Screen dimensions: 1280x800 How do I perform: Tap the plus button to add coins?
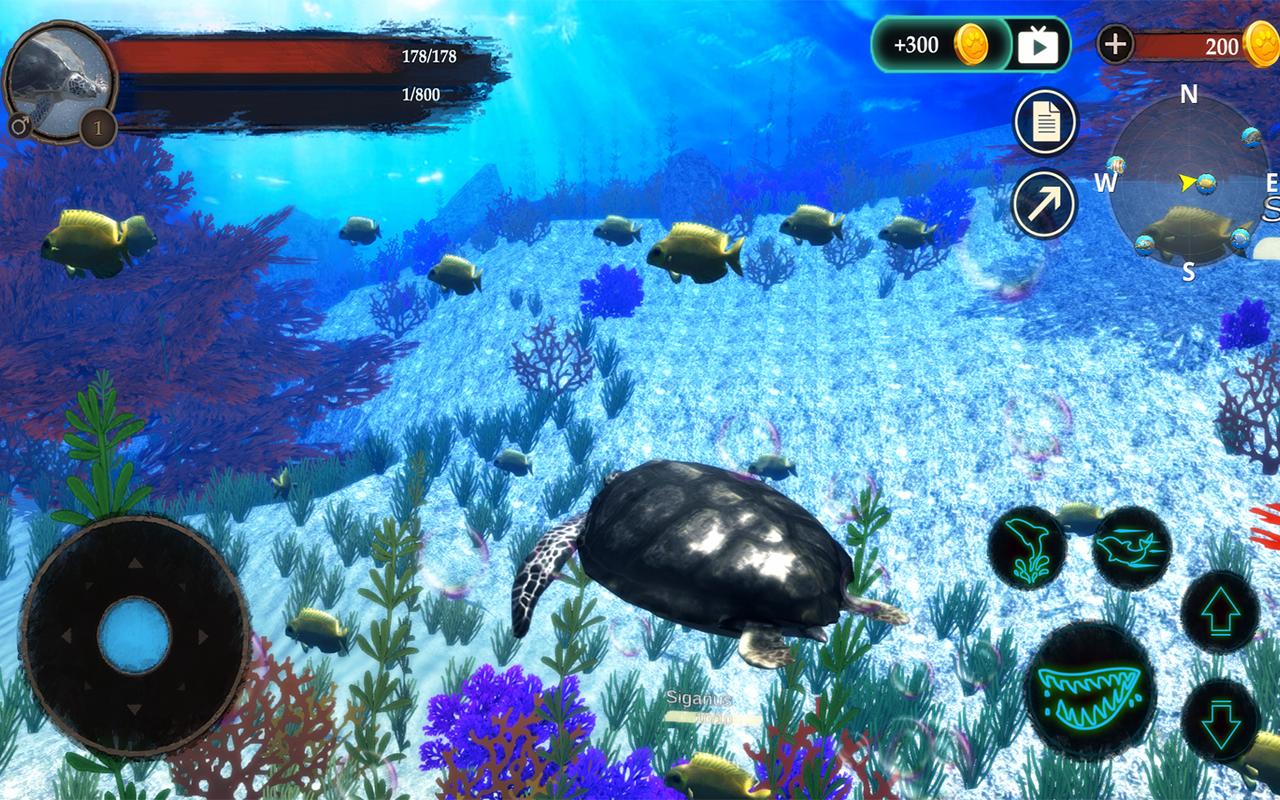tap(1115, 44)
